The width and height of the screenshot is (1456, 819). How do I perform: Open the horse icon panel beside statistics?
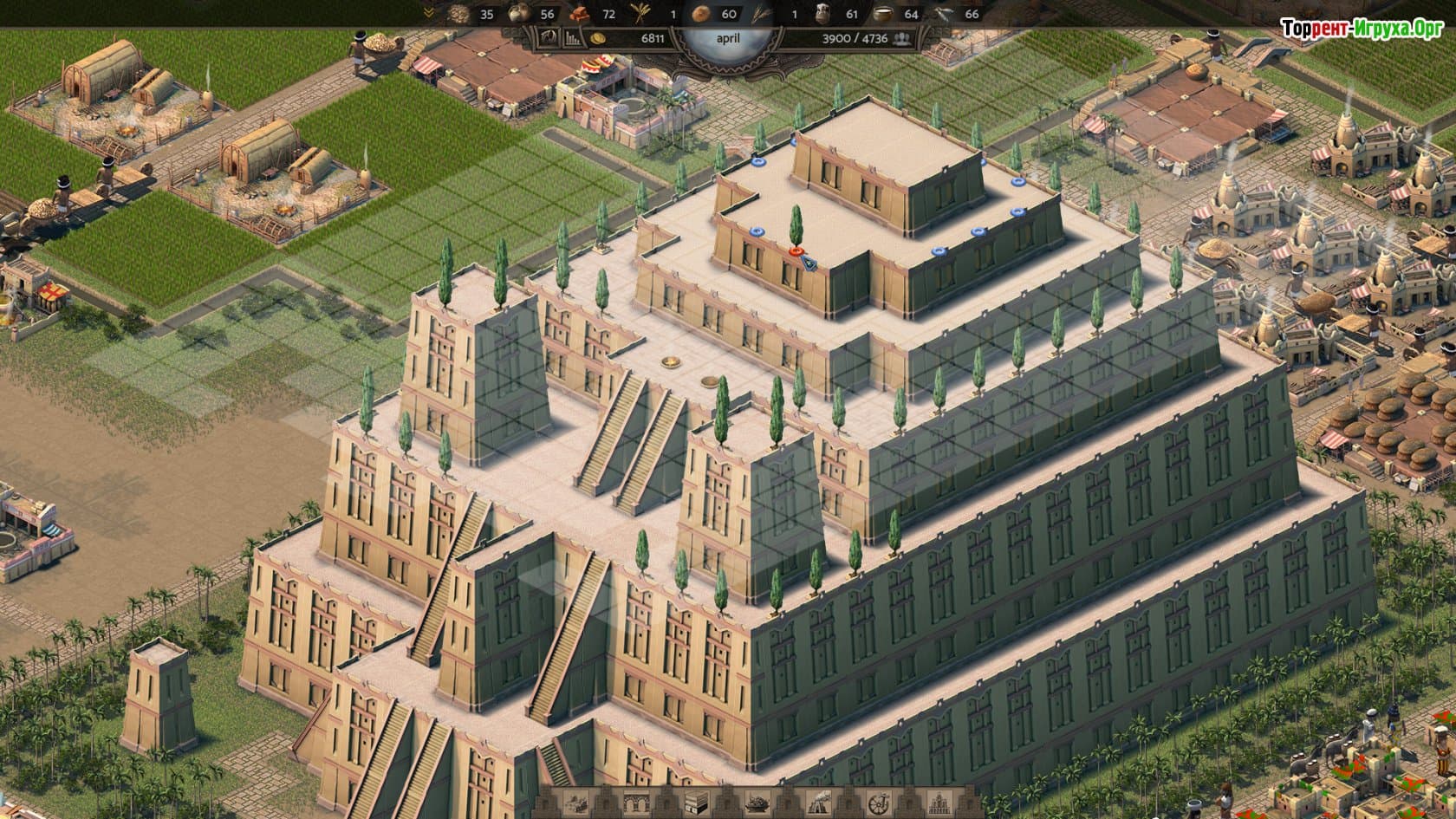coord(549,37)
